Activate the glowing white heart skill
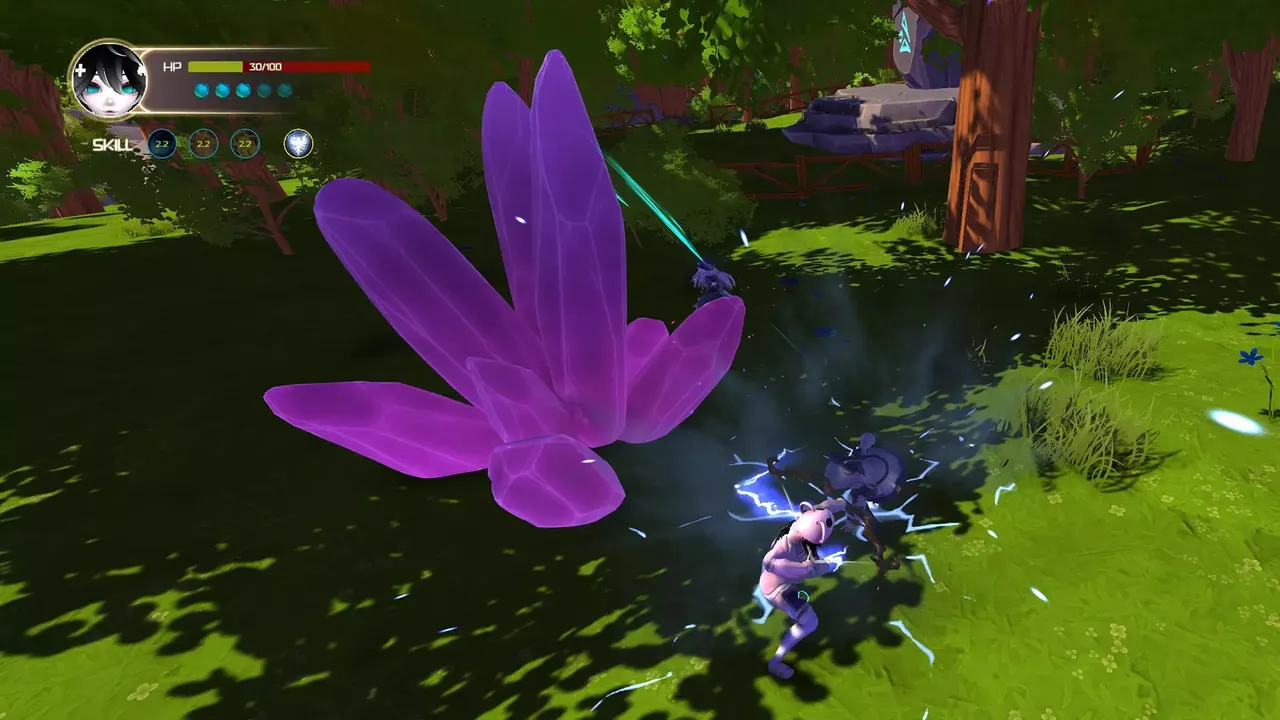 tap(298, 144)
